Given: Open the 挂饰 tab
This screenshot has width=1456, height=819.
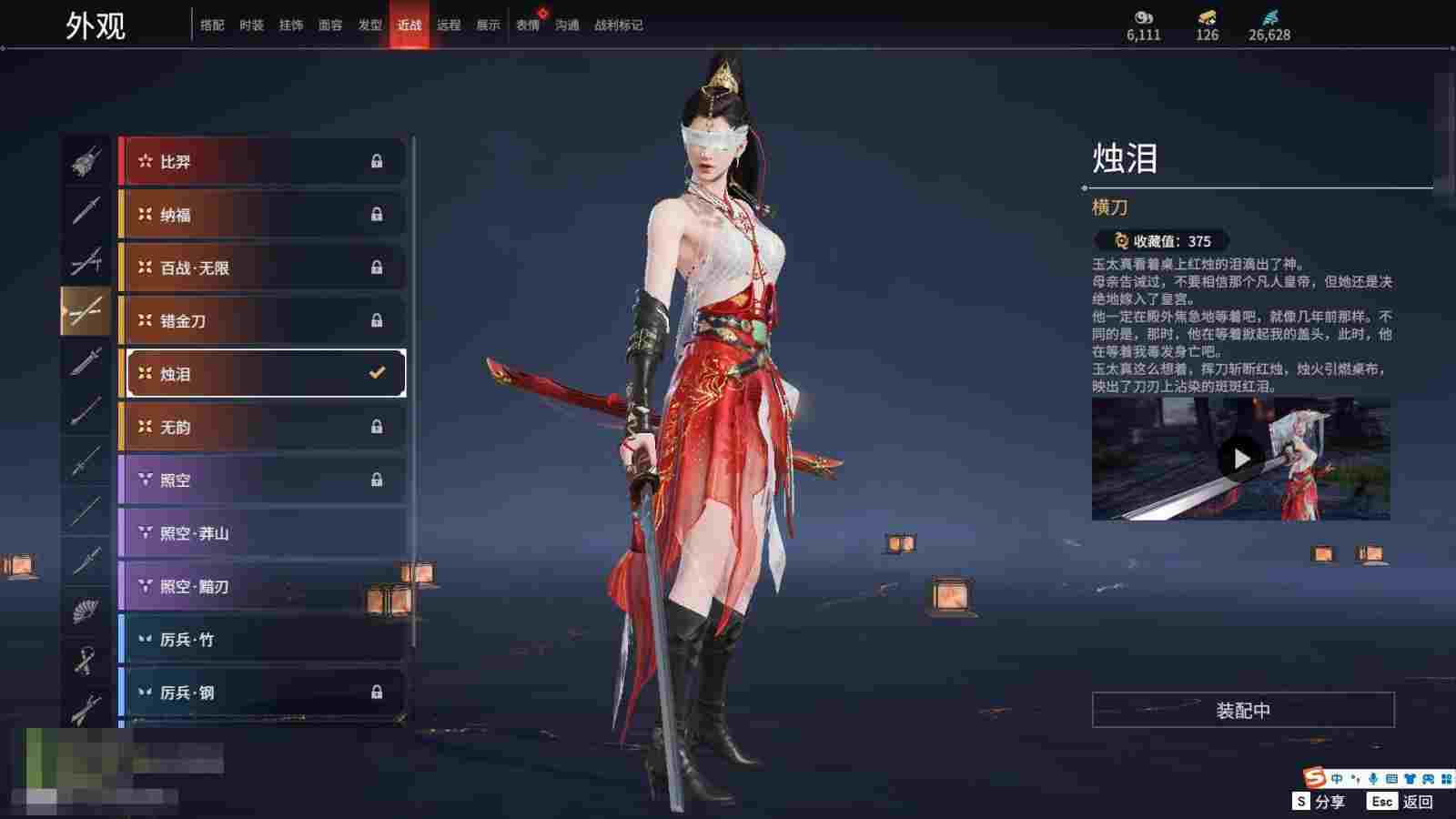Looking at the screenshot, I should [291, 25].
